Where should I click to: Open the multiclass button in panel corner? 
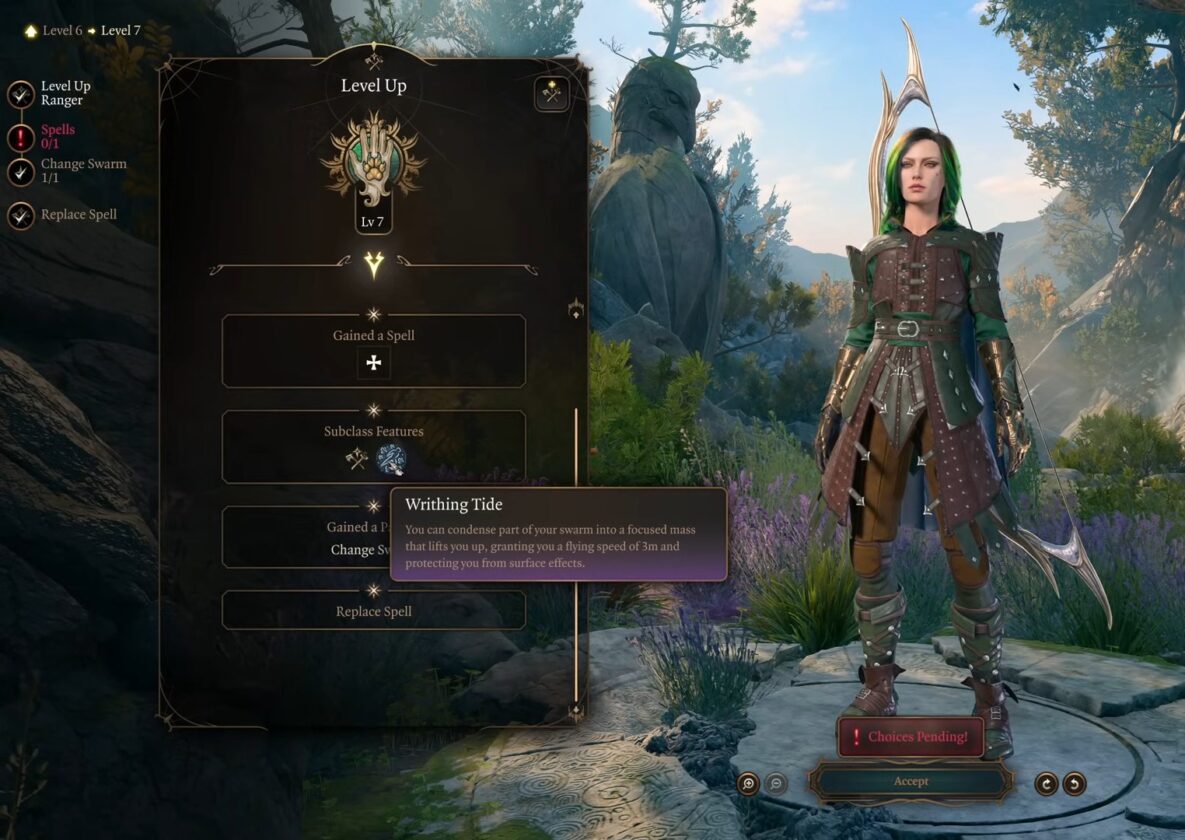pos(551,94)
